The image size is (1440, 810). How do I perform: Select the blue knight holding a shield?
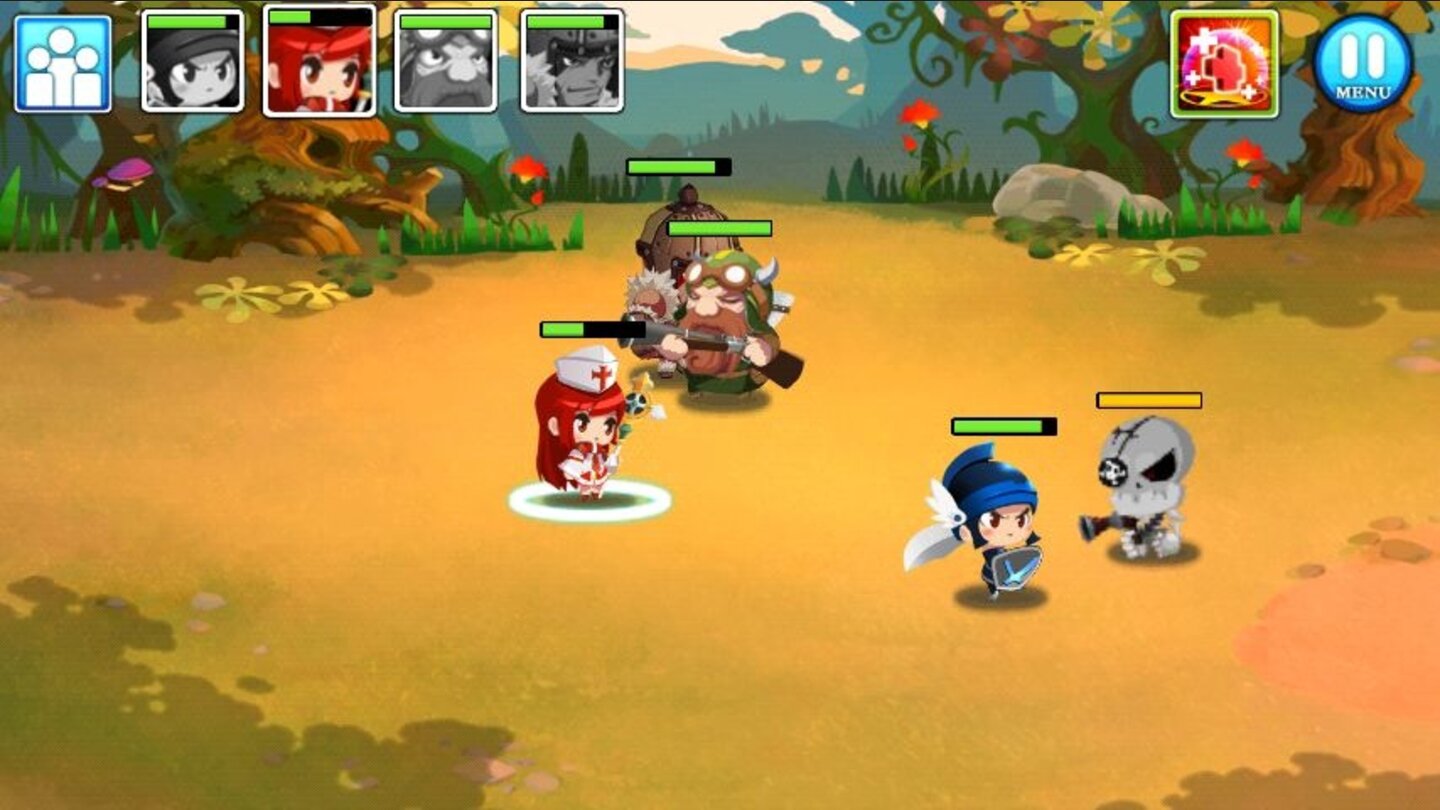pos(1000,520)
